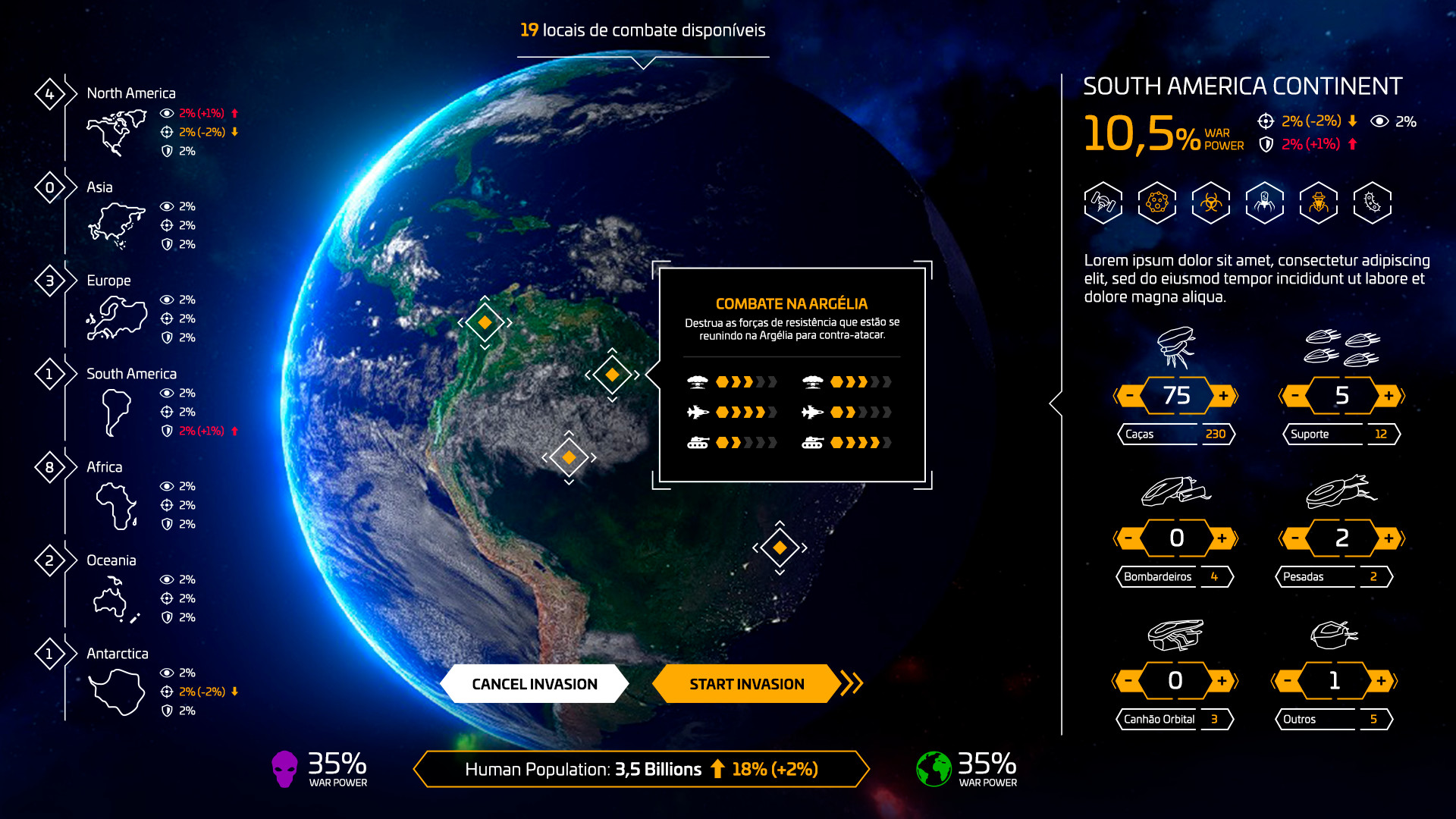This screenshot has width=1456, height=819.
Task: Click the Canhão Orbital ship icon
Action: [1175, 637]
